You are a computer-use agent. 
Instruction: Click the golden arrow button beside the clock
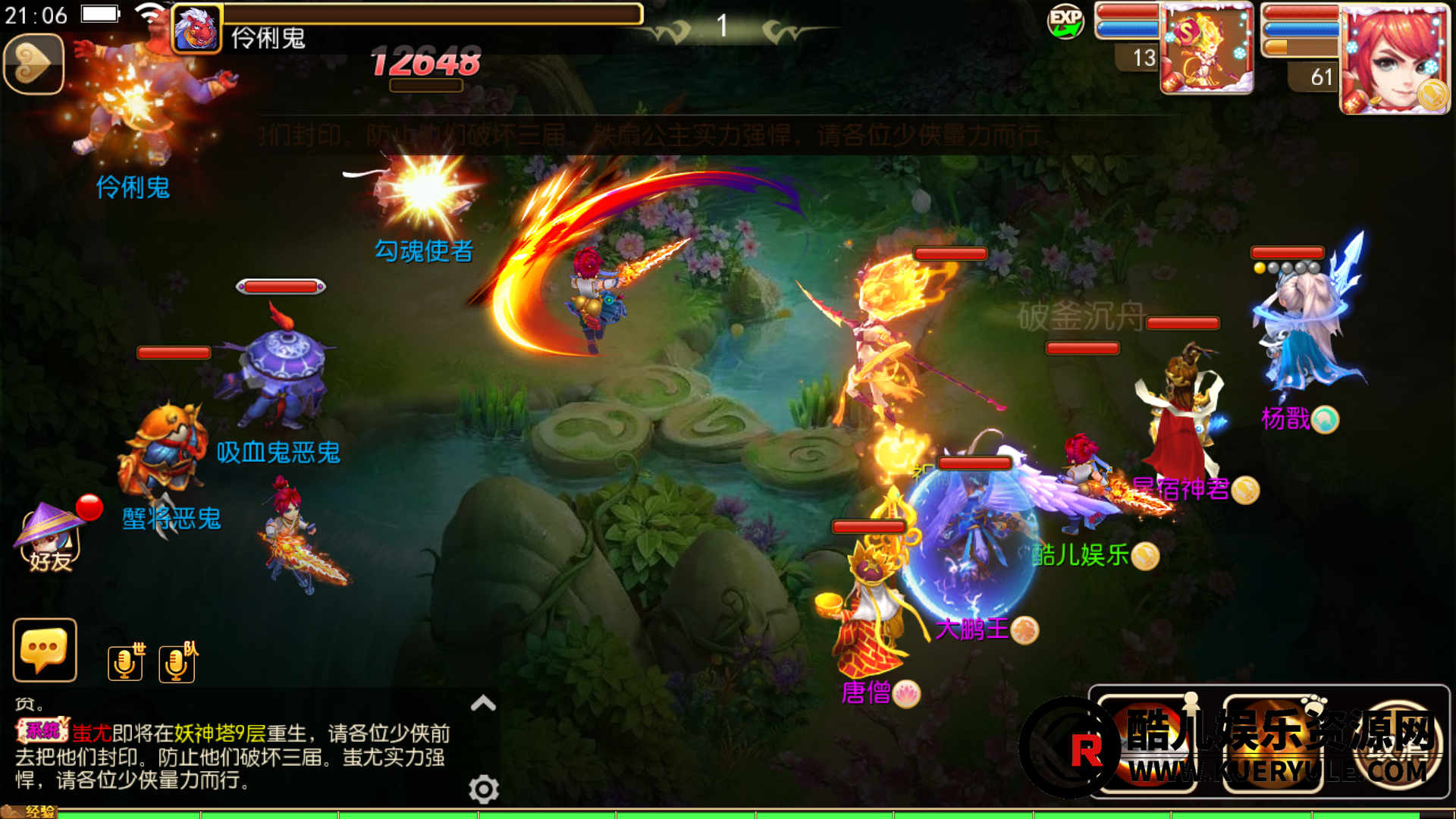pyautogui.click(x=33, y=64)
